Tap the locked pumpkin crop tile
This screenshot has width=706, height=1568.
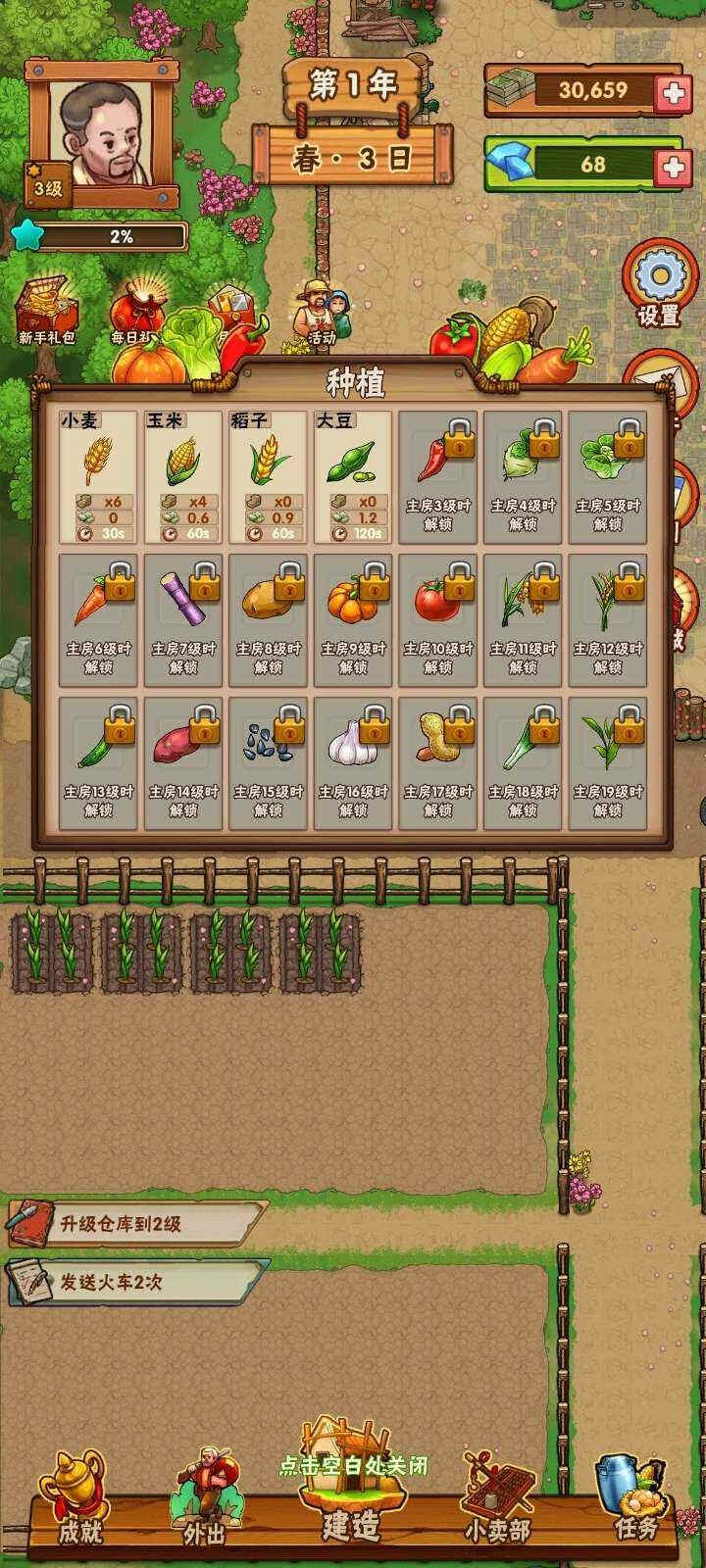[x=353, y=620]
